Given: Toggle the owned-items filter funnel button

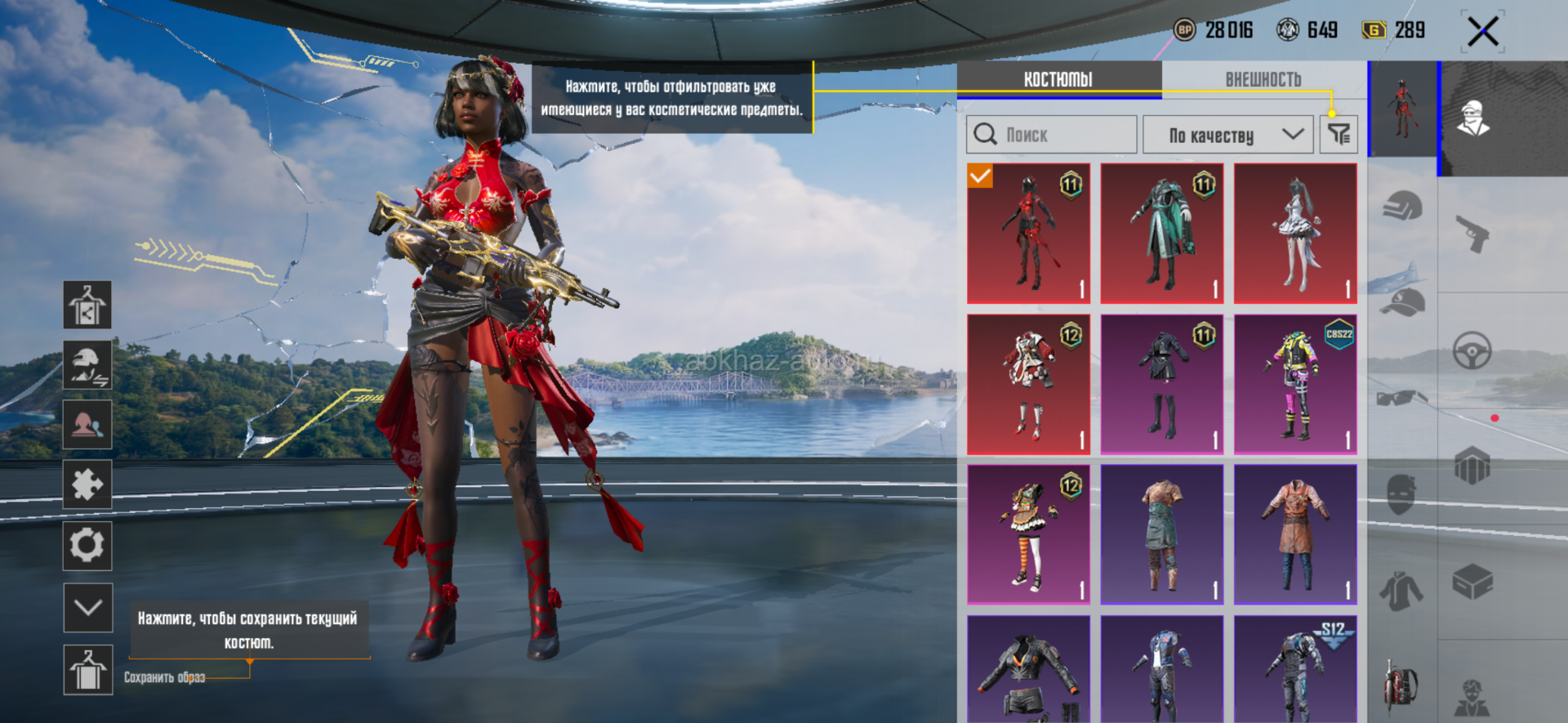Looking at the screenshot, I should click(x=1339, y=135).
